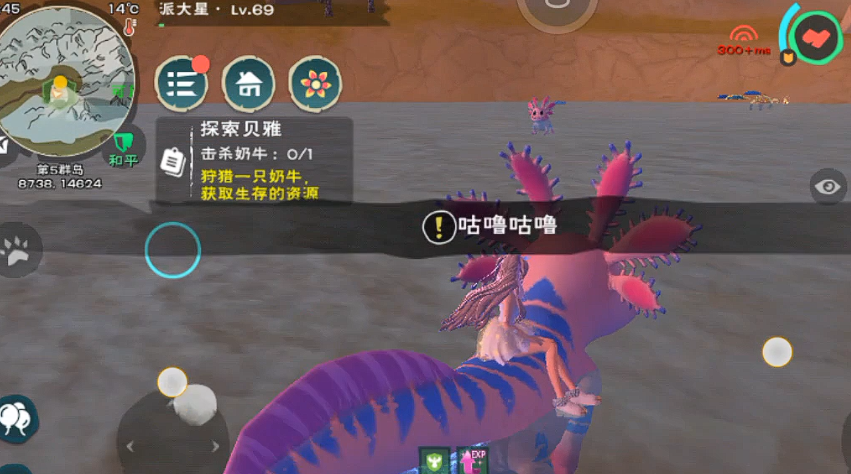This screenshot has height=474, width=851.
Task: Open the flower icon menu
Action: click(x=315, y=84)
